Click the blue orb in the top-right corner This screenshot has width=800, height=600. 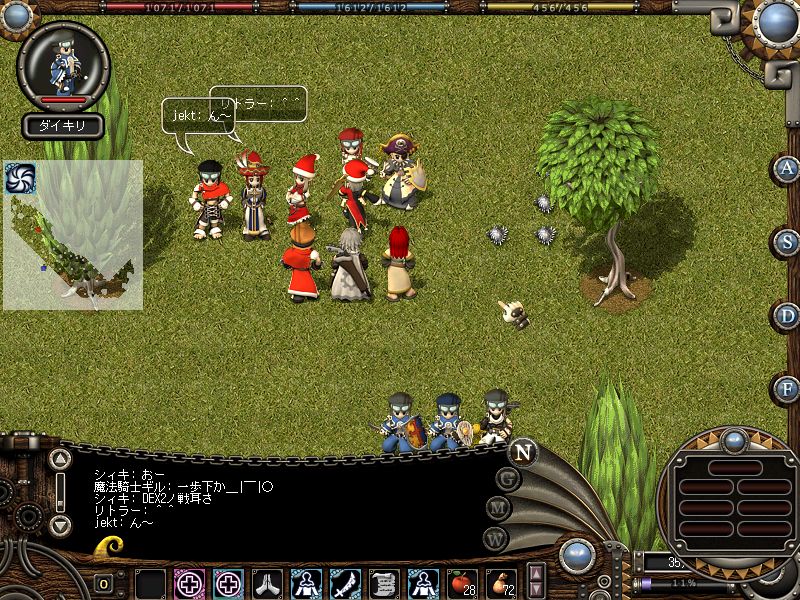pos(777,21)
